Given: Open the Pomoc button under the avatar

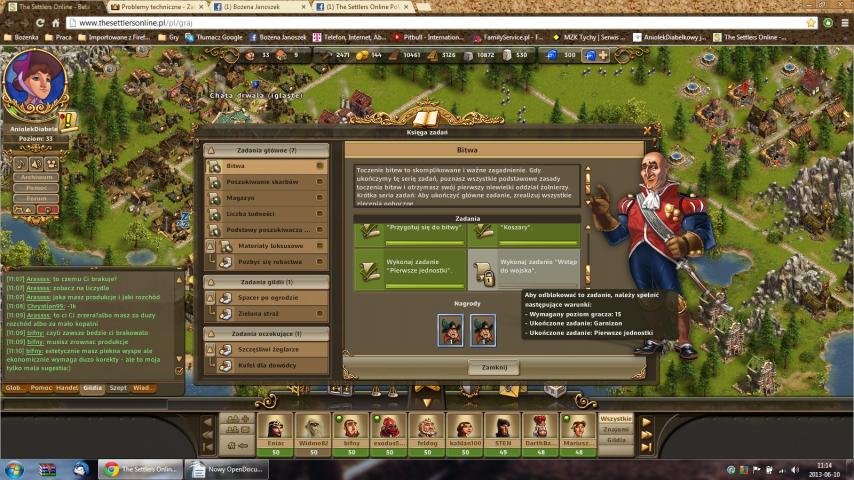Looking at the screenshot, I should [37, 187].
